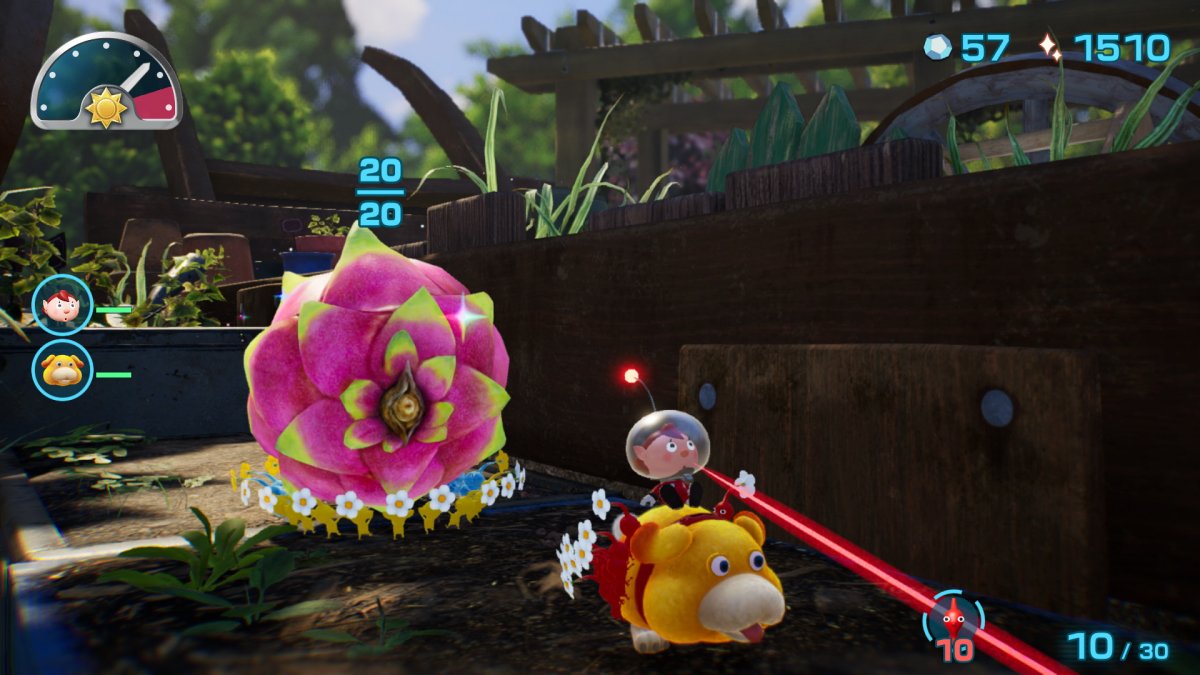Image resolution: width=1200 pixels, height=675 pixels.
Task: Choose the Red Pikmin squad icon
Action: pos(954,618)
